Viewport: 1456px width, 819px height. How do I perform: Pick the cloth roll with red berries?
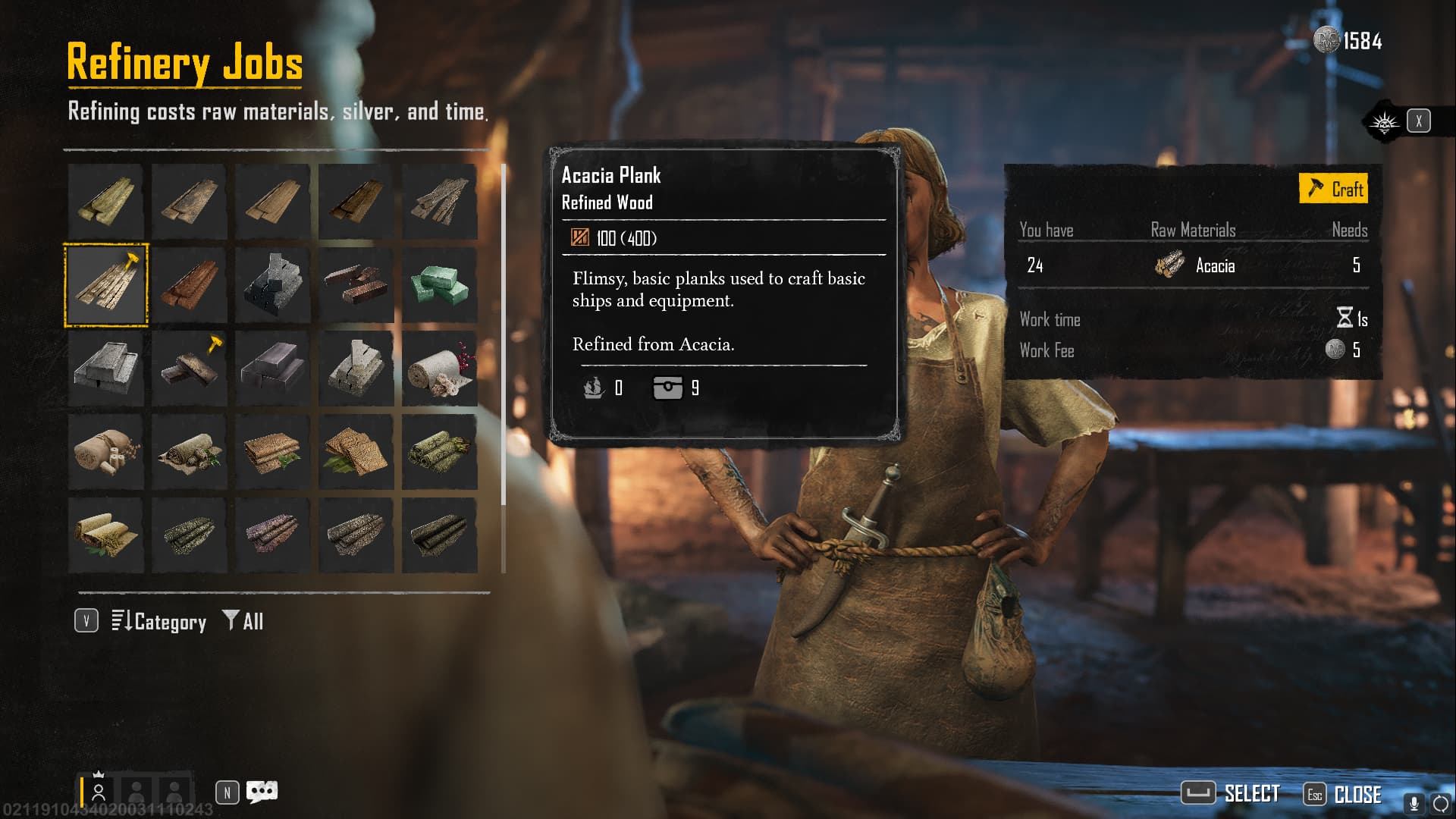(440, 369)
